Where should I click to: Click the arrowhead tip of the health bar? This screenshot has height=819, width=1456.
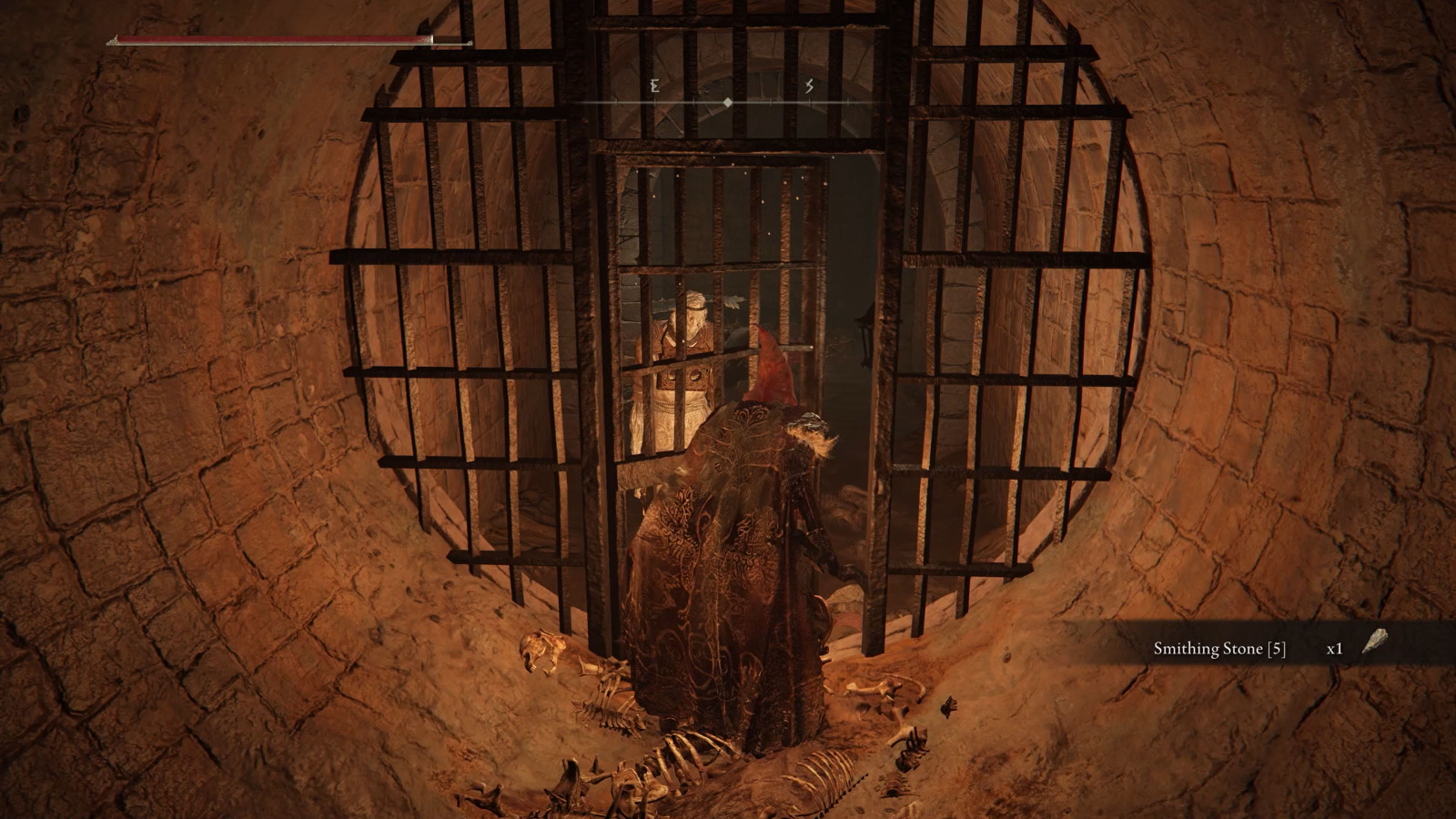[x=470, y=43]
